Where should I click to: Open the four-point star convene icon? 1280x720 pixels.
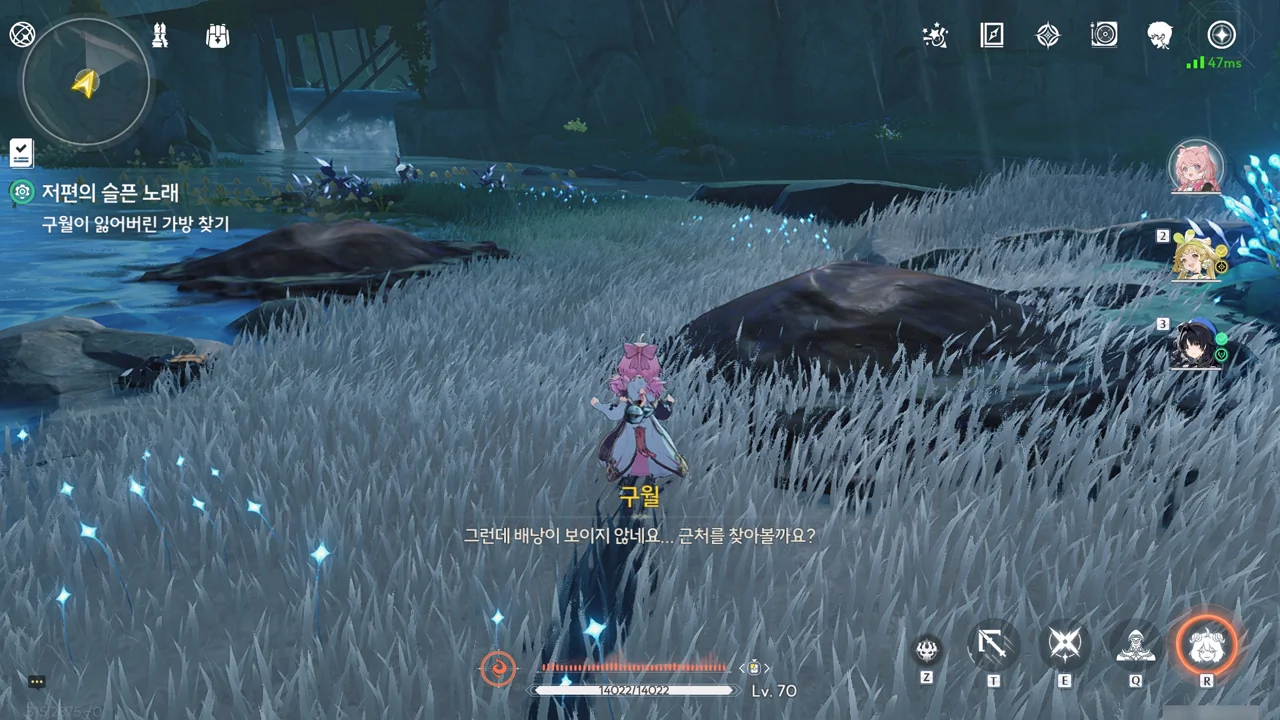tap(1047, 36)
